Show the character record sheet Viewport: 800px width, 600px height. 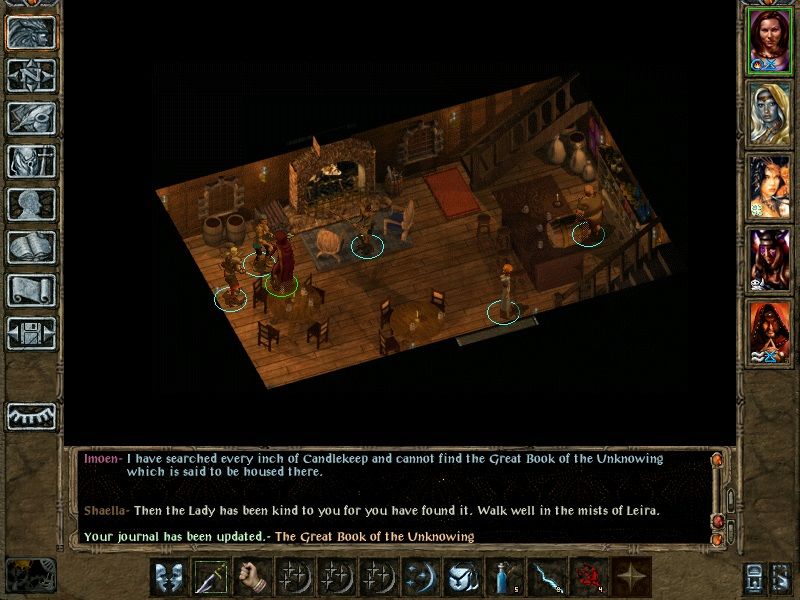coord(31,205)
